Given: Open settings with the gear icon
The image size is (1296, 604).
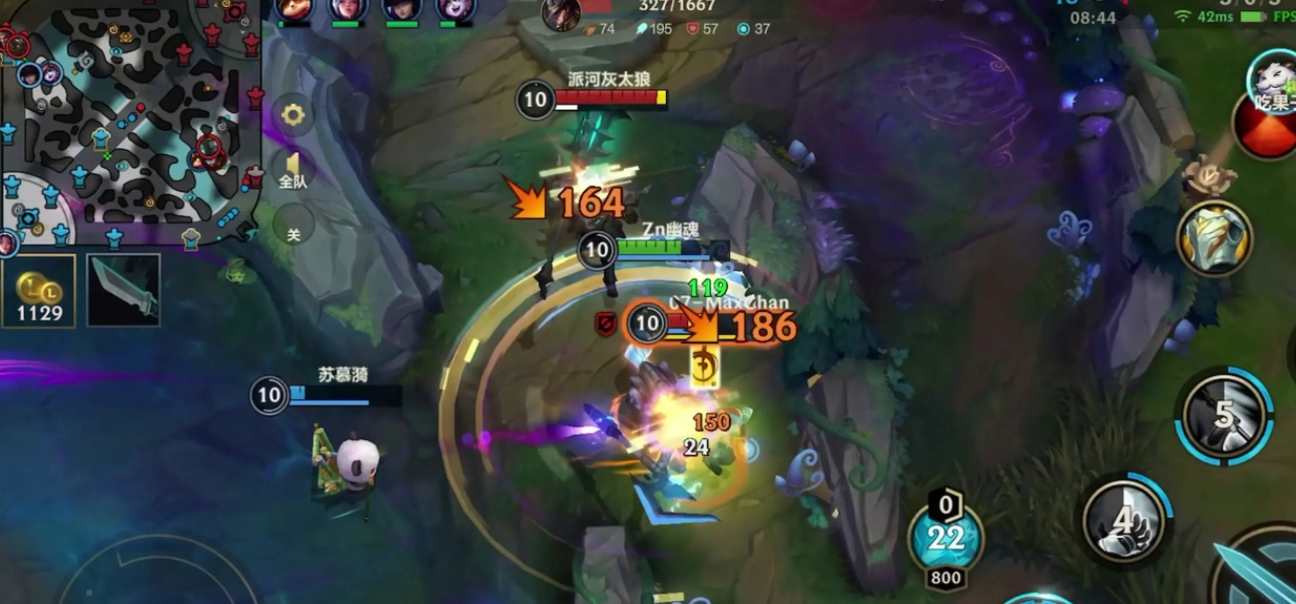Looking at the screenshot, I should click(293, 115).
